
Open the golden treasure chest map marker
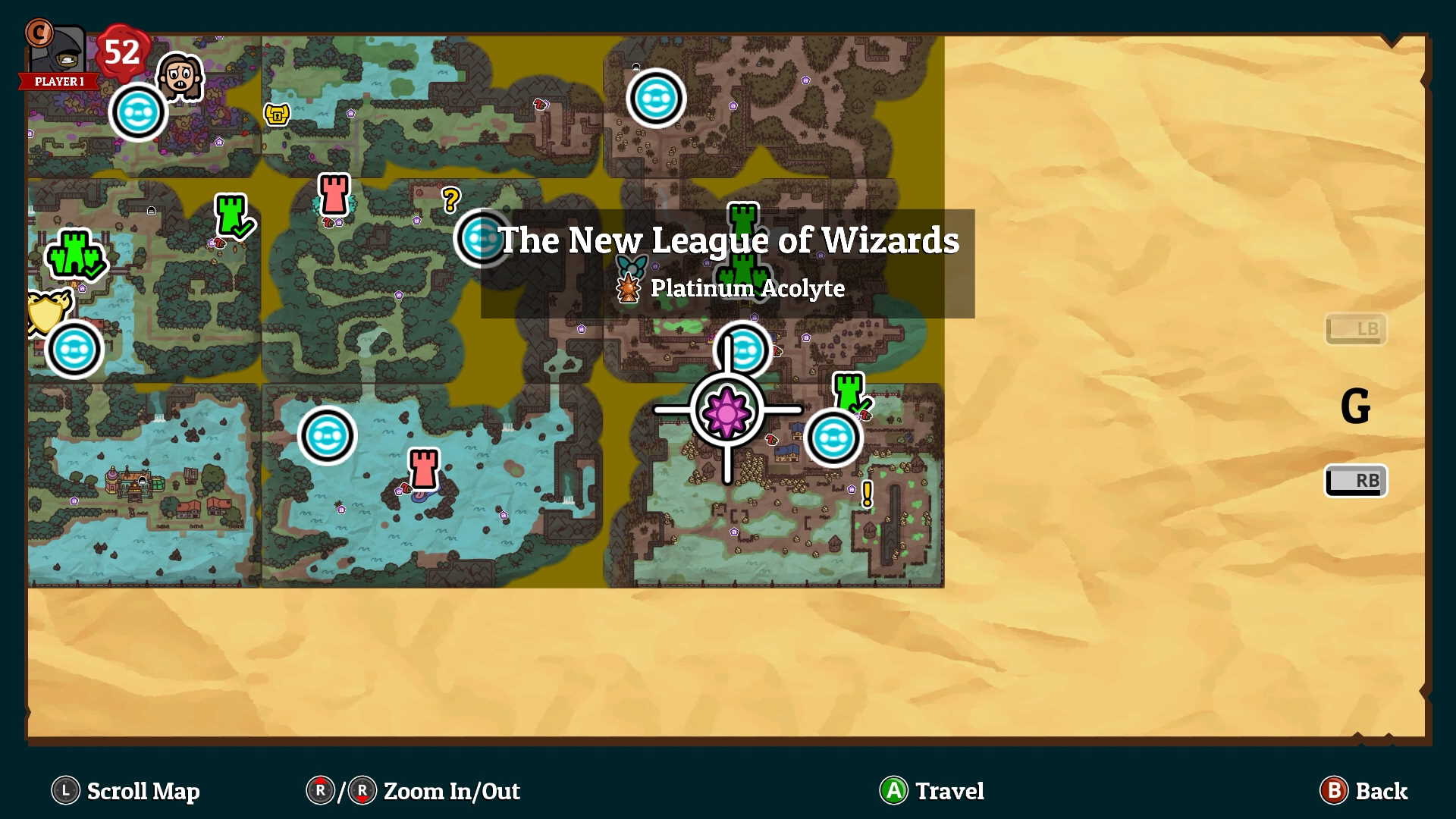coord(275,114)
